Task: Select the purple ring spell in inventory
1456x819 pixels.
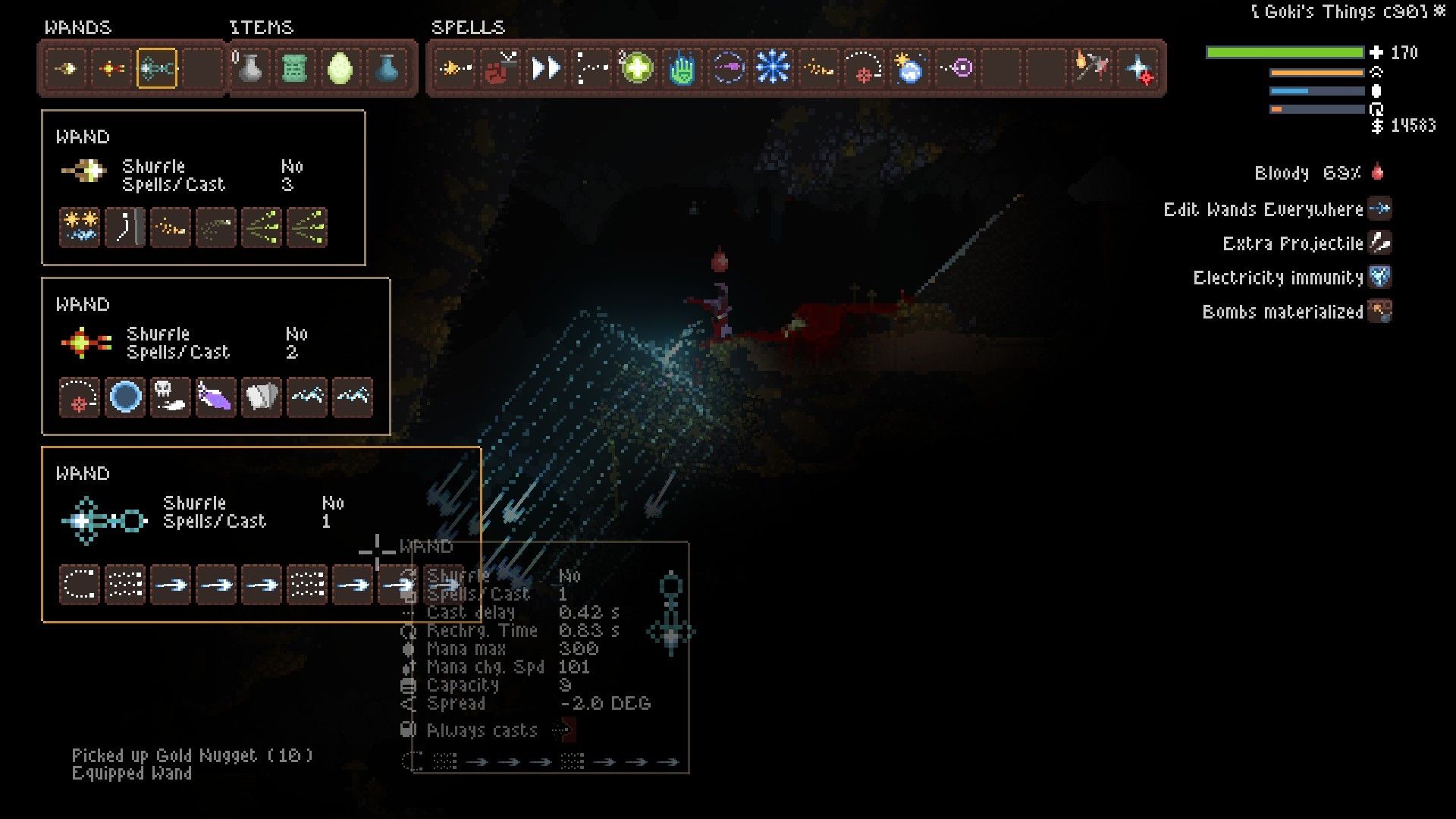Action: 957,69
